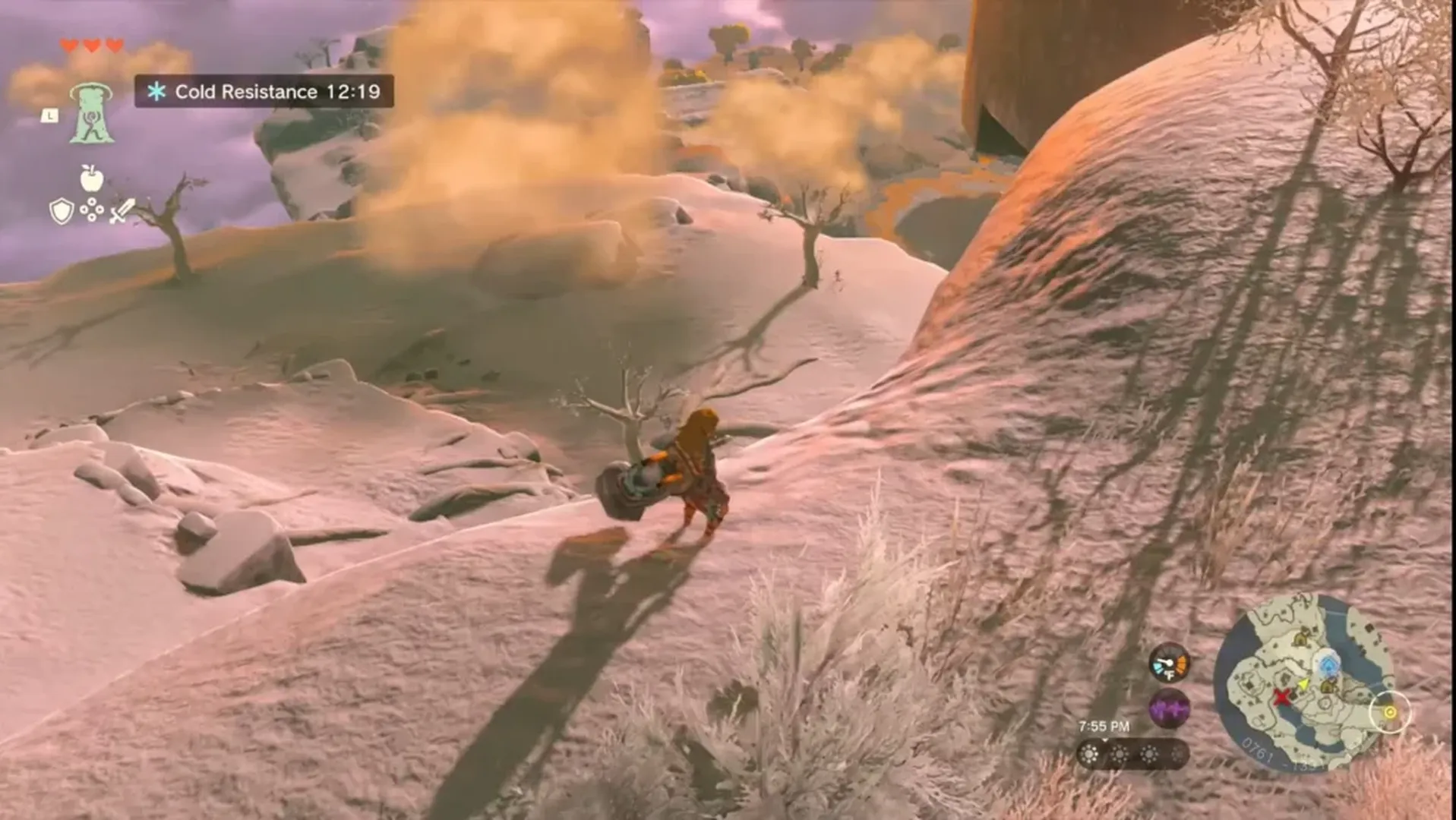The image size is (1456, 820).
Task: Open the materials pouch icon
Action: pyautogui.click(x=91, y=208)
